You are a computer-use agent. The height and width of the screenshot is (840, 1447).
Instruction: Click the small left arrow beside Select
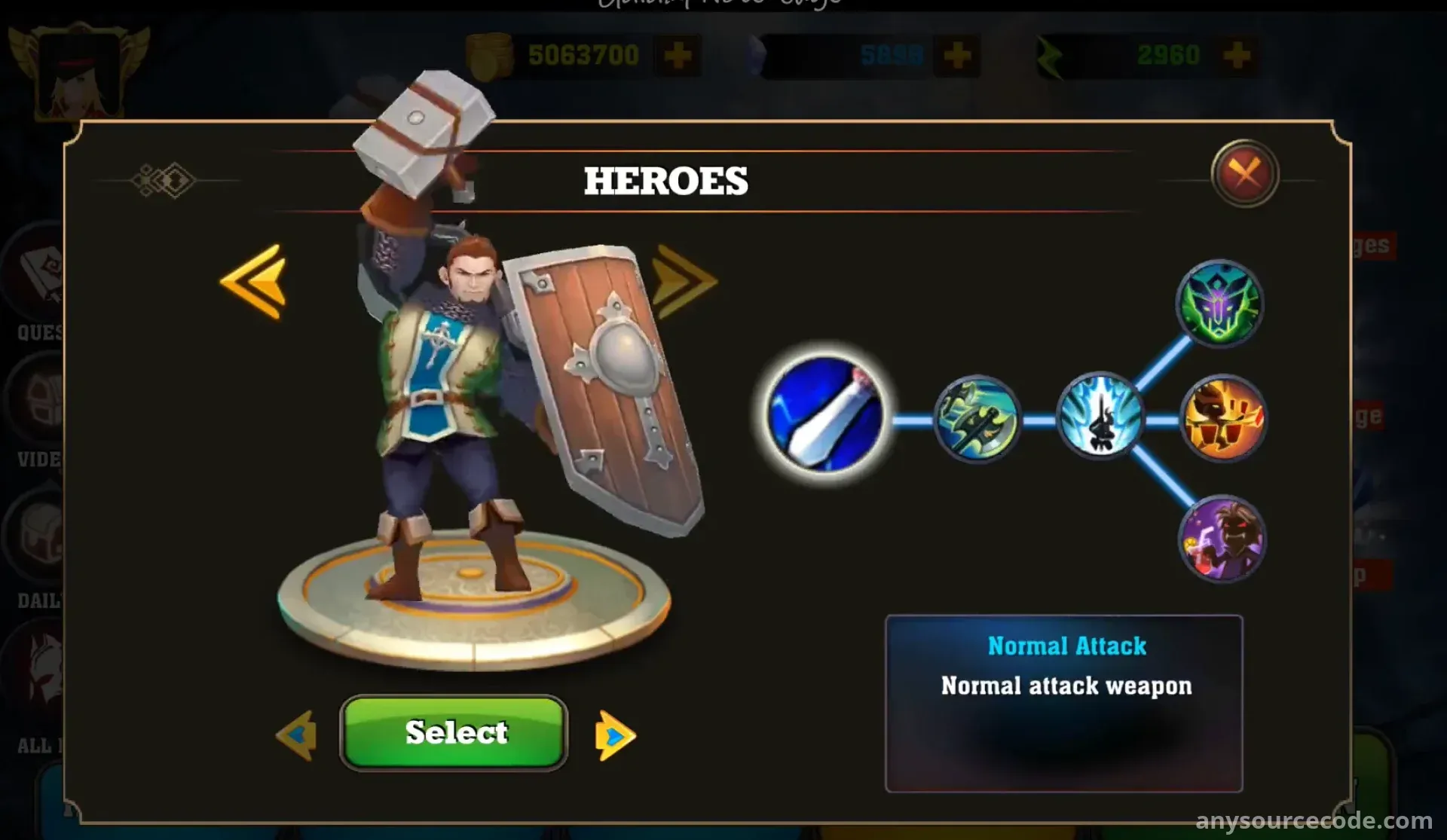point(296,735)
